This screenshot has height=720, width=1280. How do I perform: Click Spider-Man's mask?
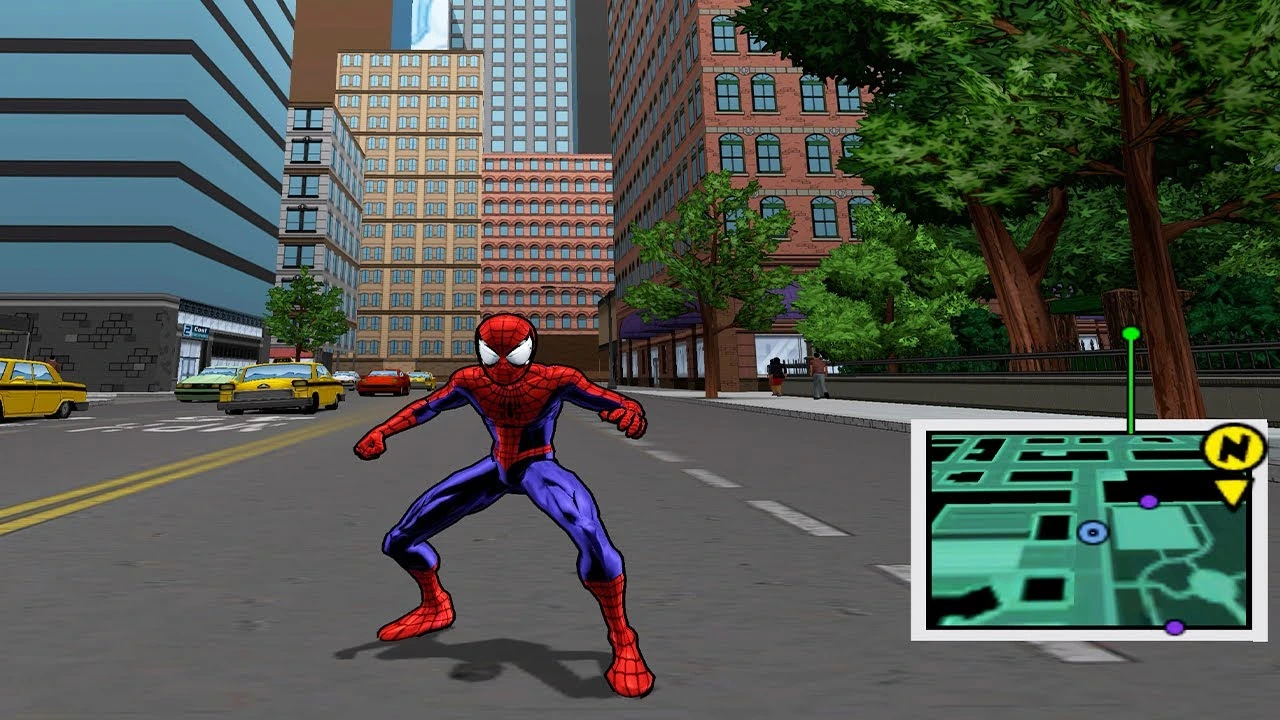point(503,343)
